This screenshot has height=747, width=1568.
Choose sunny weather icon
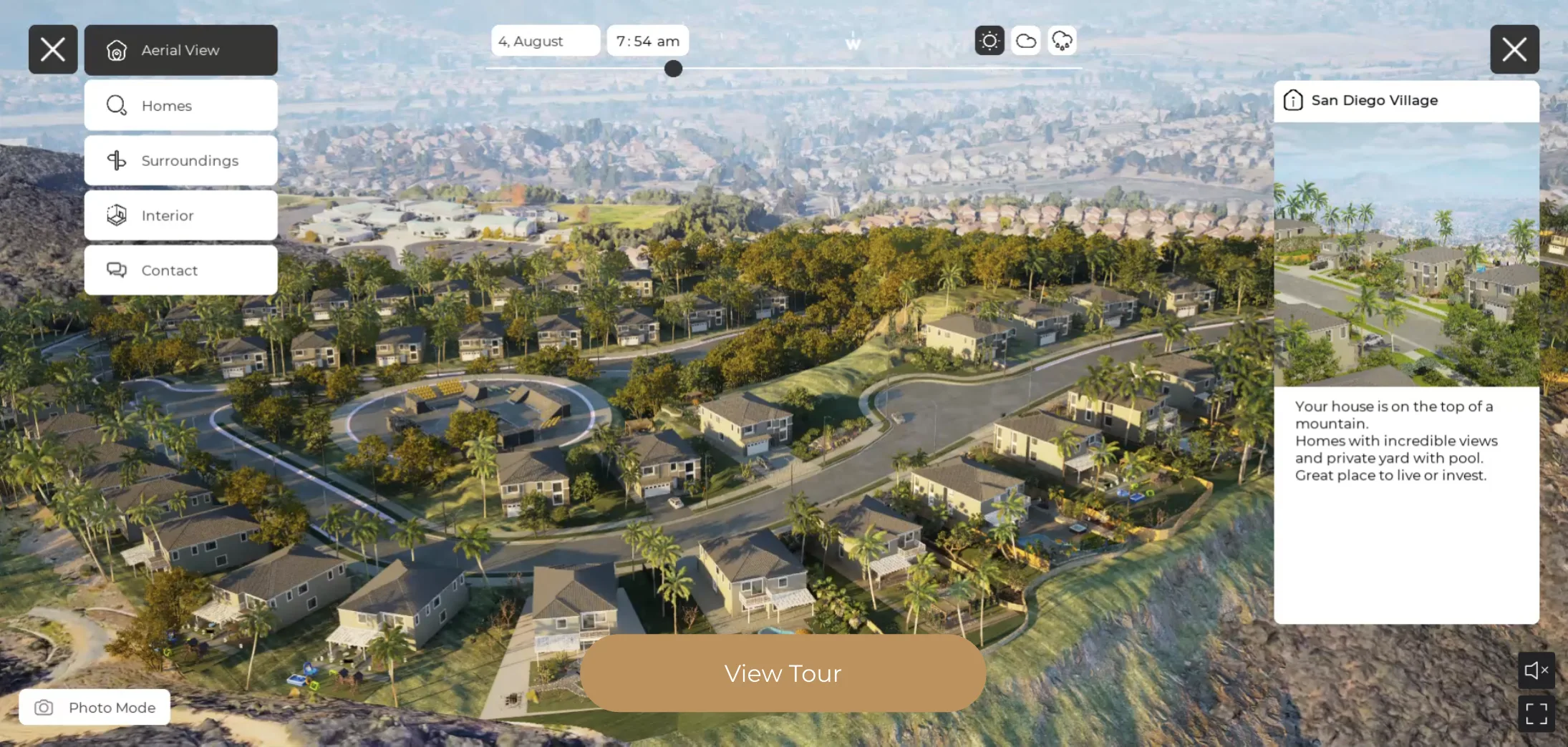click(989, 41)
